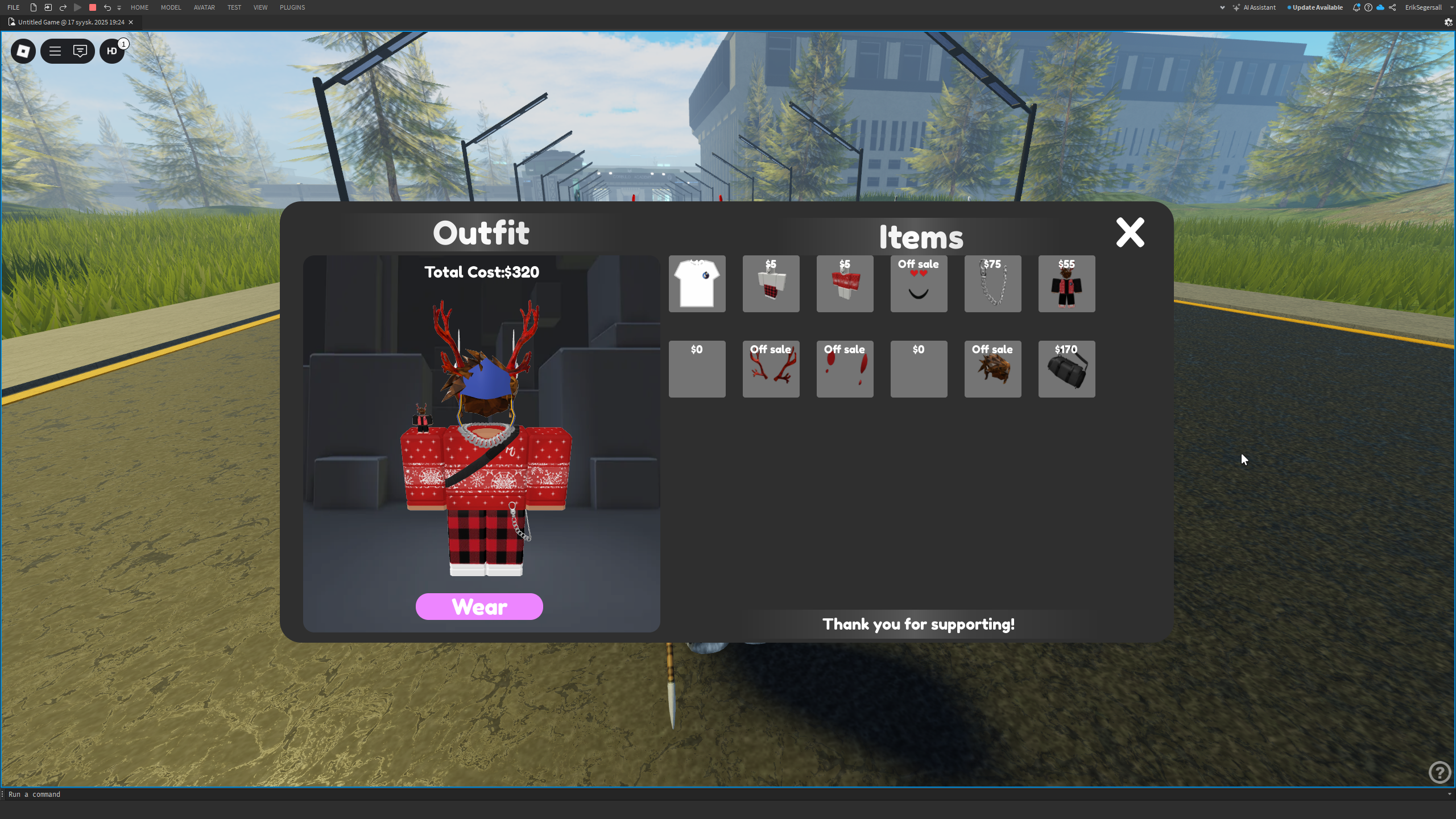The width and height of the screenshot is (1456, 819).
Task: Open the in-game Roblox menu icon
Action: [23, 51]
